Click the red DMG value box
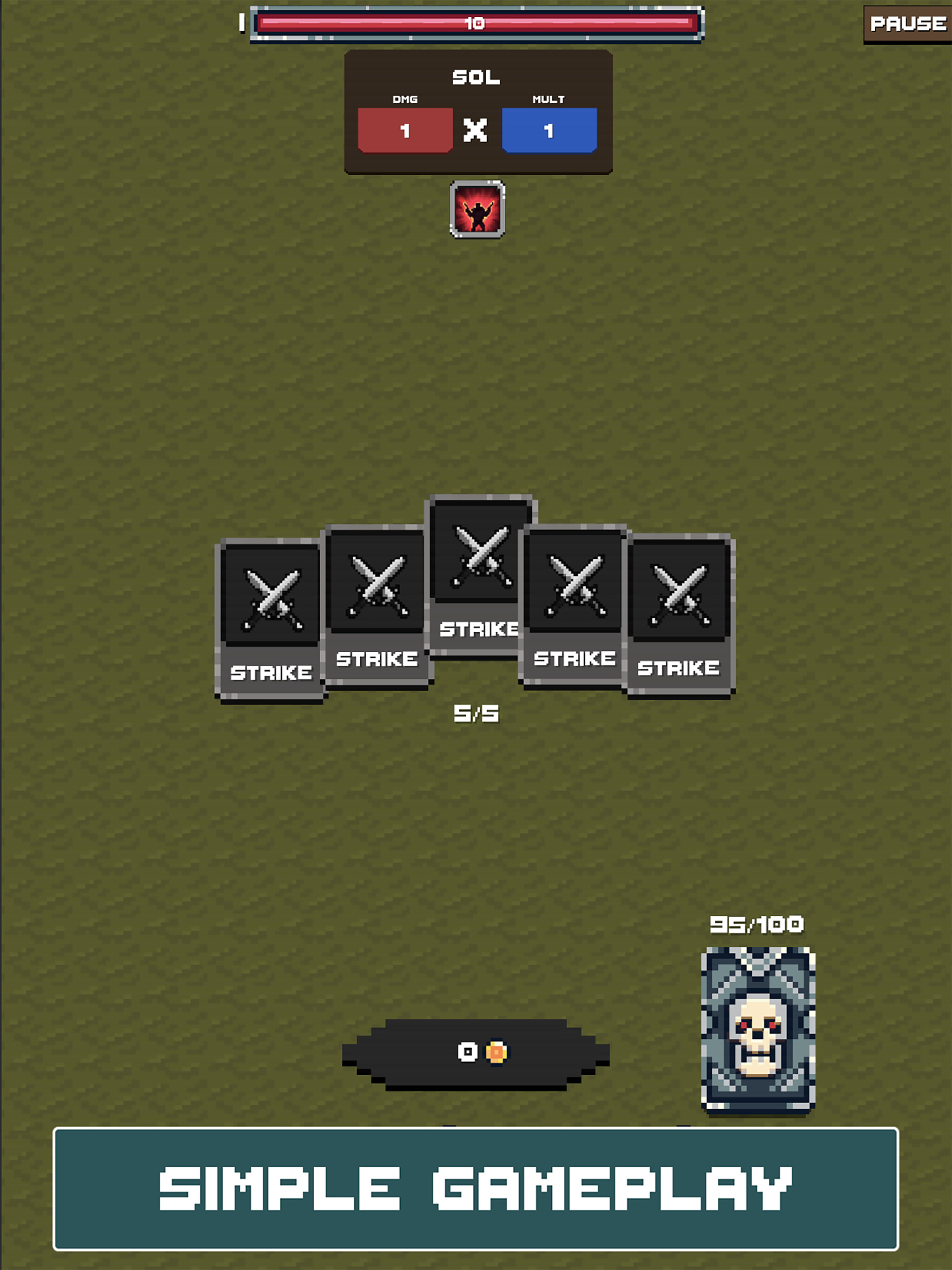This screenshot has width=952, height=1270. coord(405,129)
